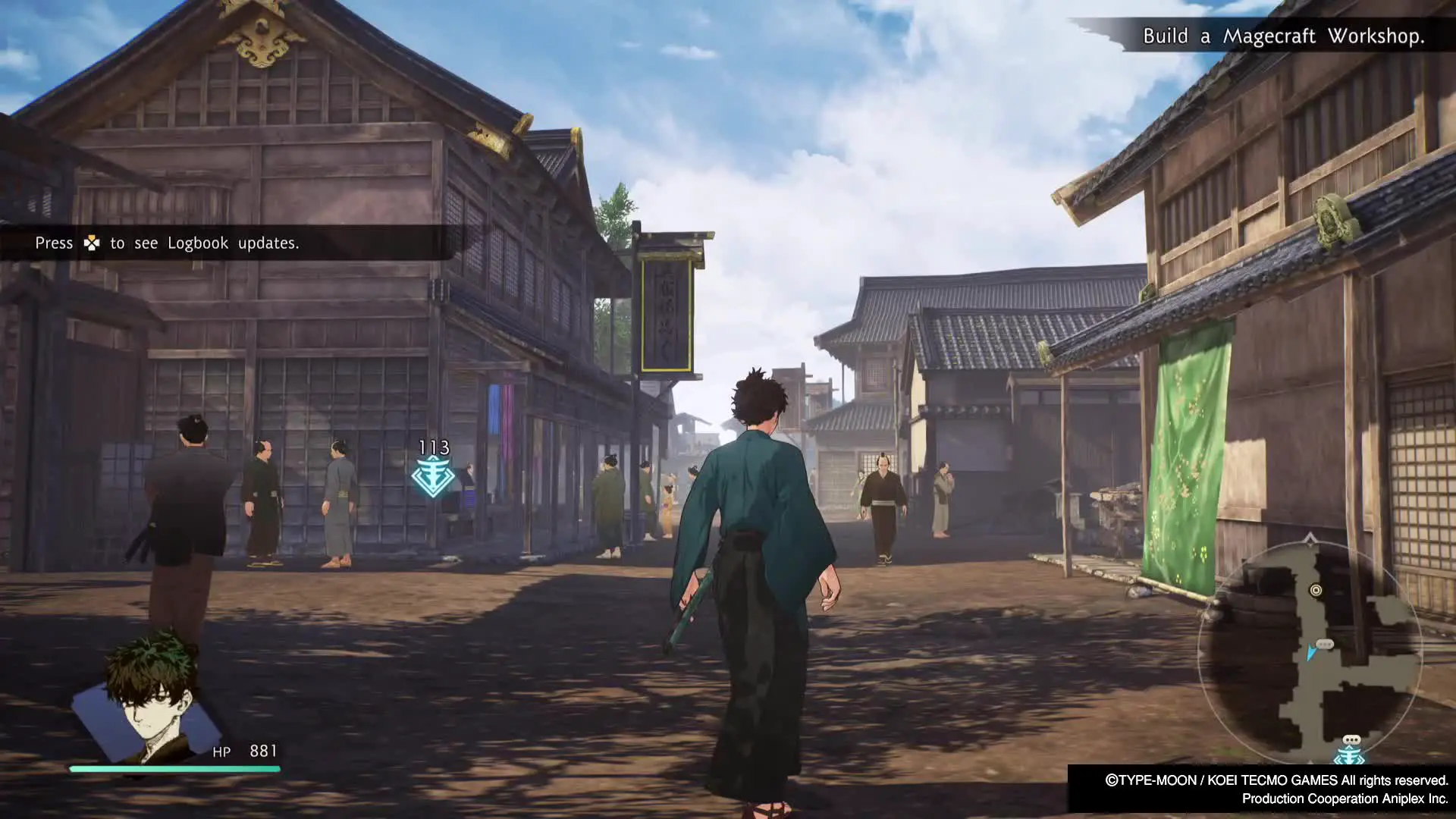This screenshot has width=1456, height=819.
Task: Open the circular minimap
Action: click(x=1310, y=652)
